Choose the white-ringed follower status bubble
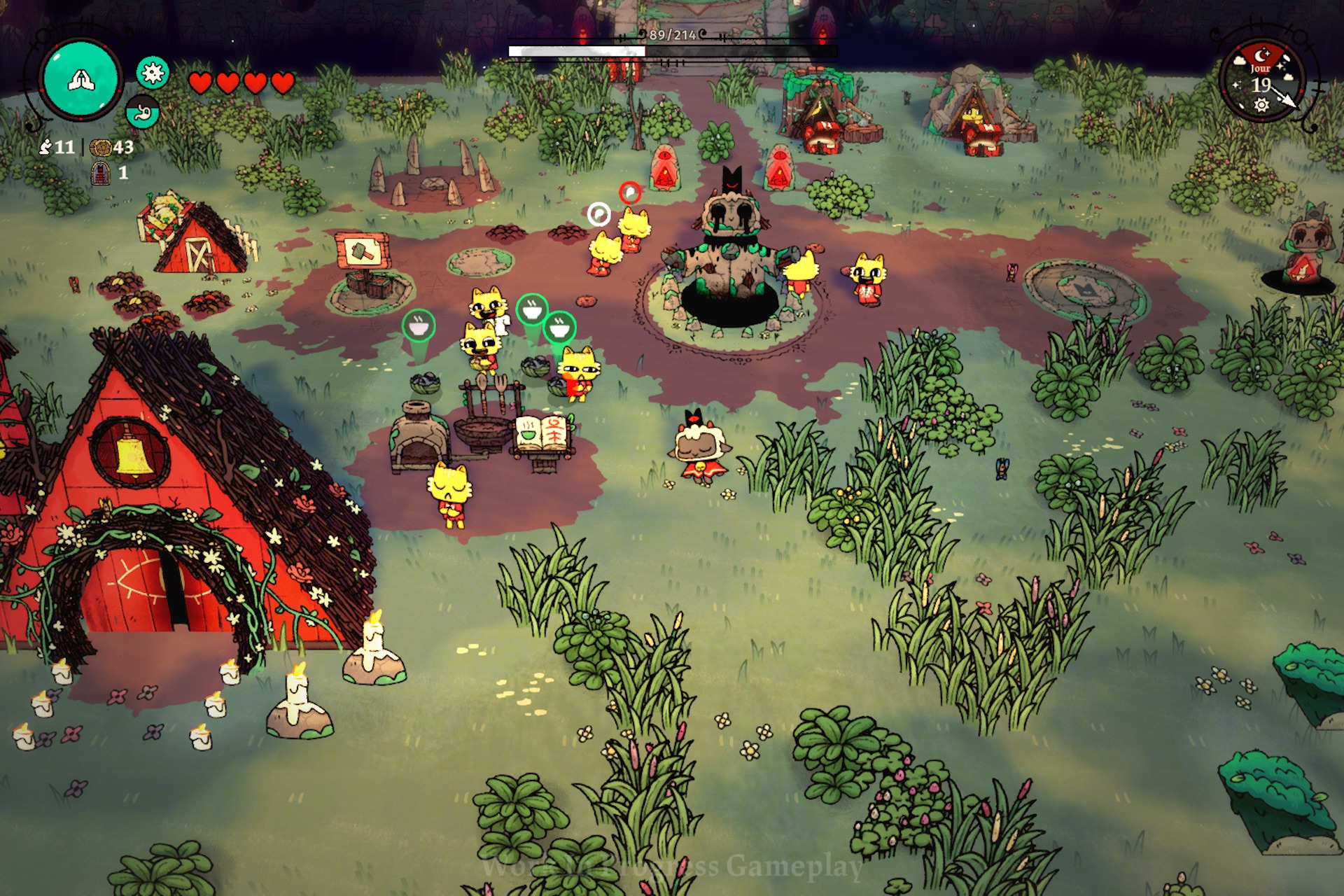This screenshot has height=896, width=1344. [x=598, y=213]
